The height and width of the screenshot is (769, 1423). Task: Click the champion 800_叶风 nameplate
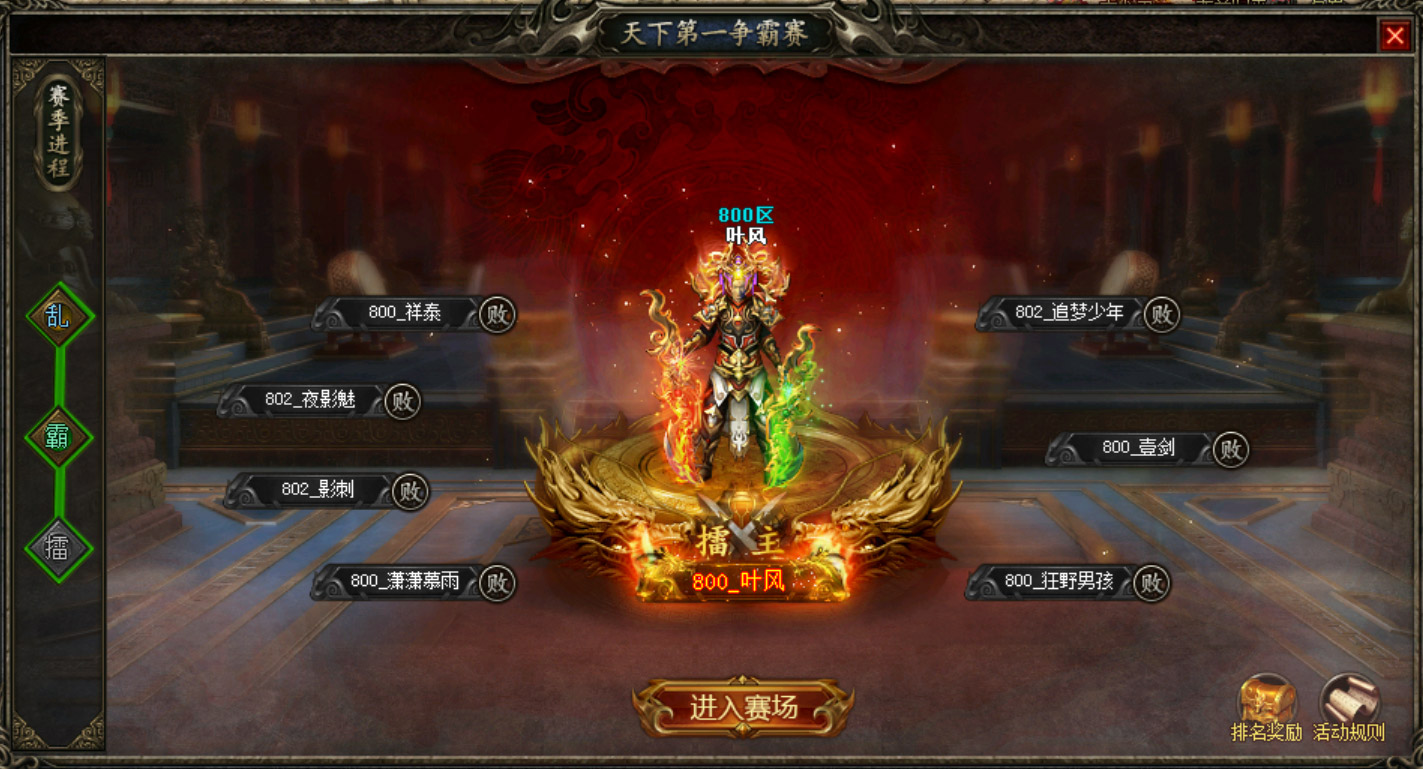pos(739,582)
